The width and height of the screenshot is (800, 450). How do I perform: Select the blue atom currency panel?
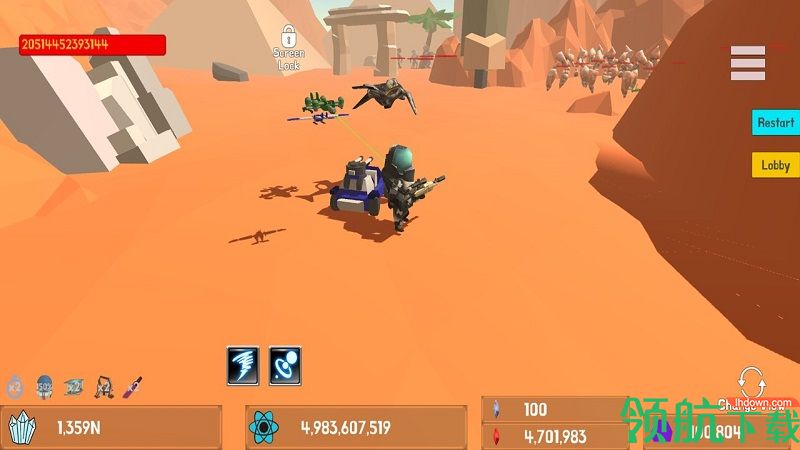(355, 428)
